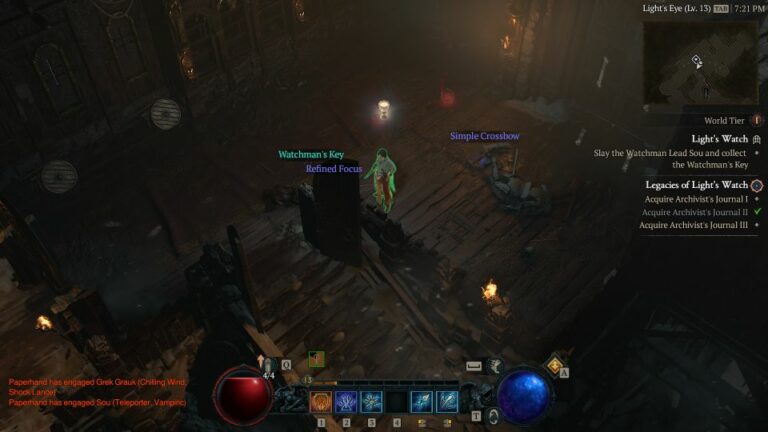Select the Light's Watch dungeon objective
The width and height of the screenshot is (768, 432).
[x=720, y=138]
